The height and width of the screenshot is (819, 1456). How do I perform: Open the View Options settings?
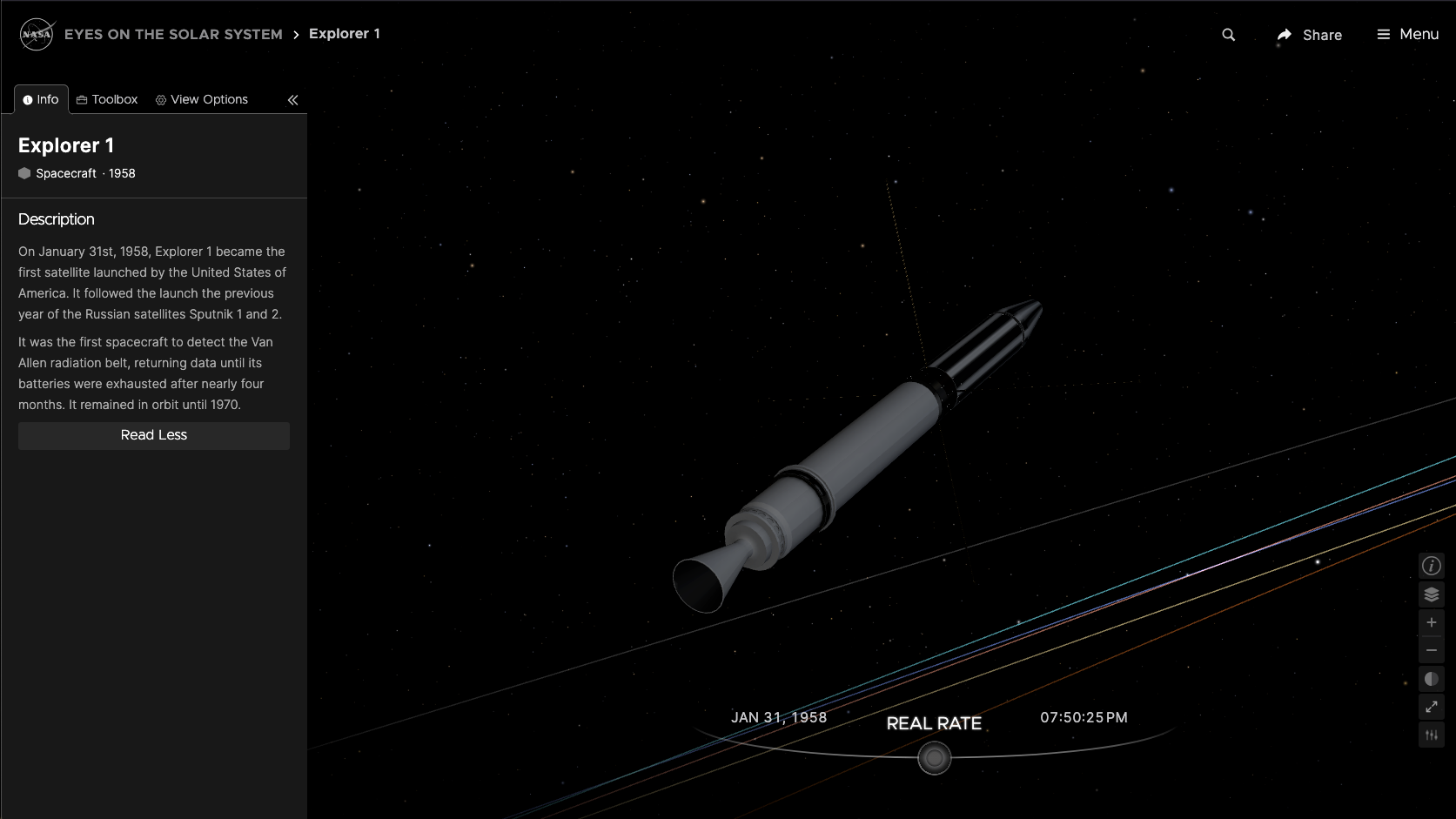point(201,98)
